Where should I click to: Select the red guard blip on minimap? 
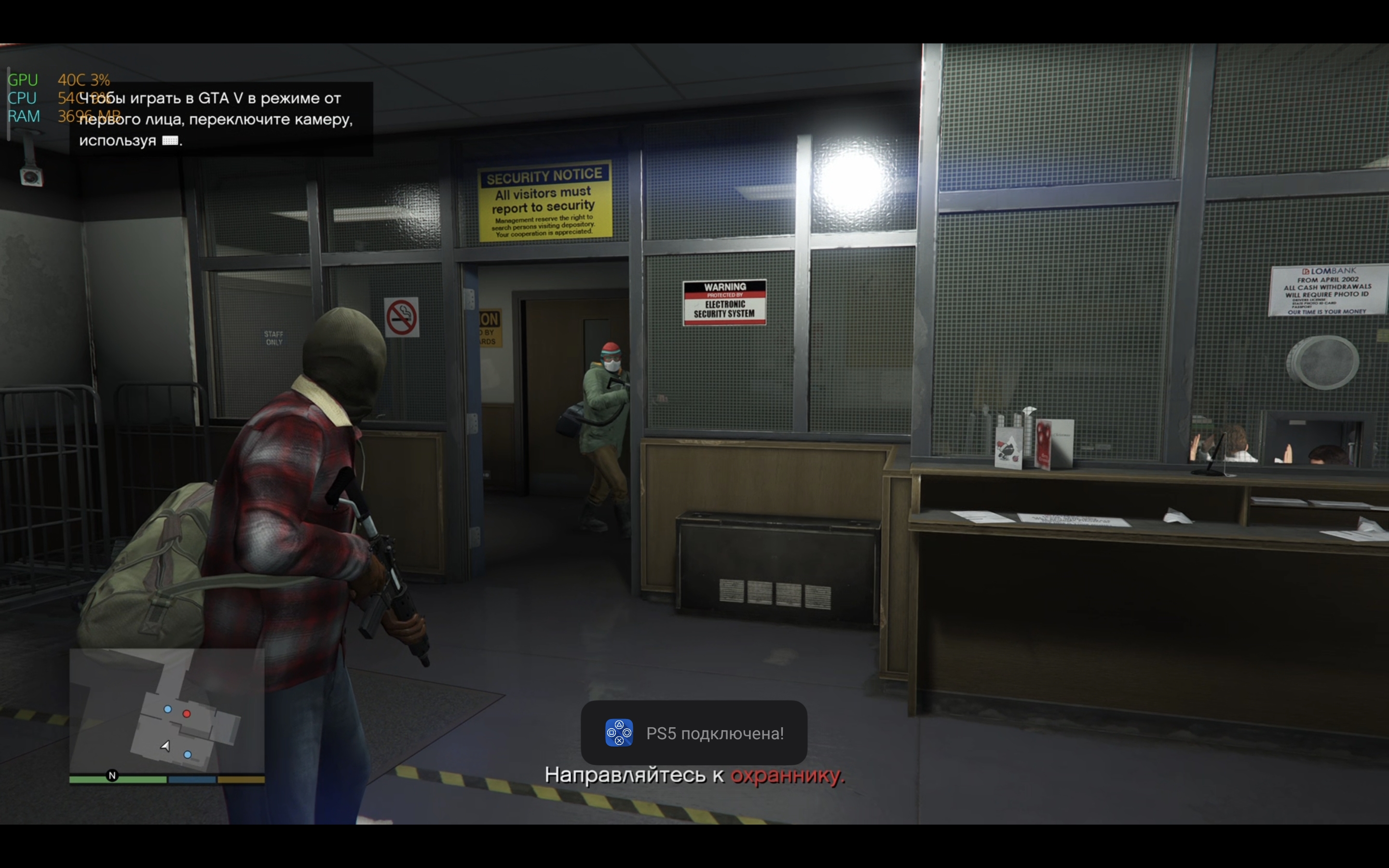coord(187,714)
